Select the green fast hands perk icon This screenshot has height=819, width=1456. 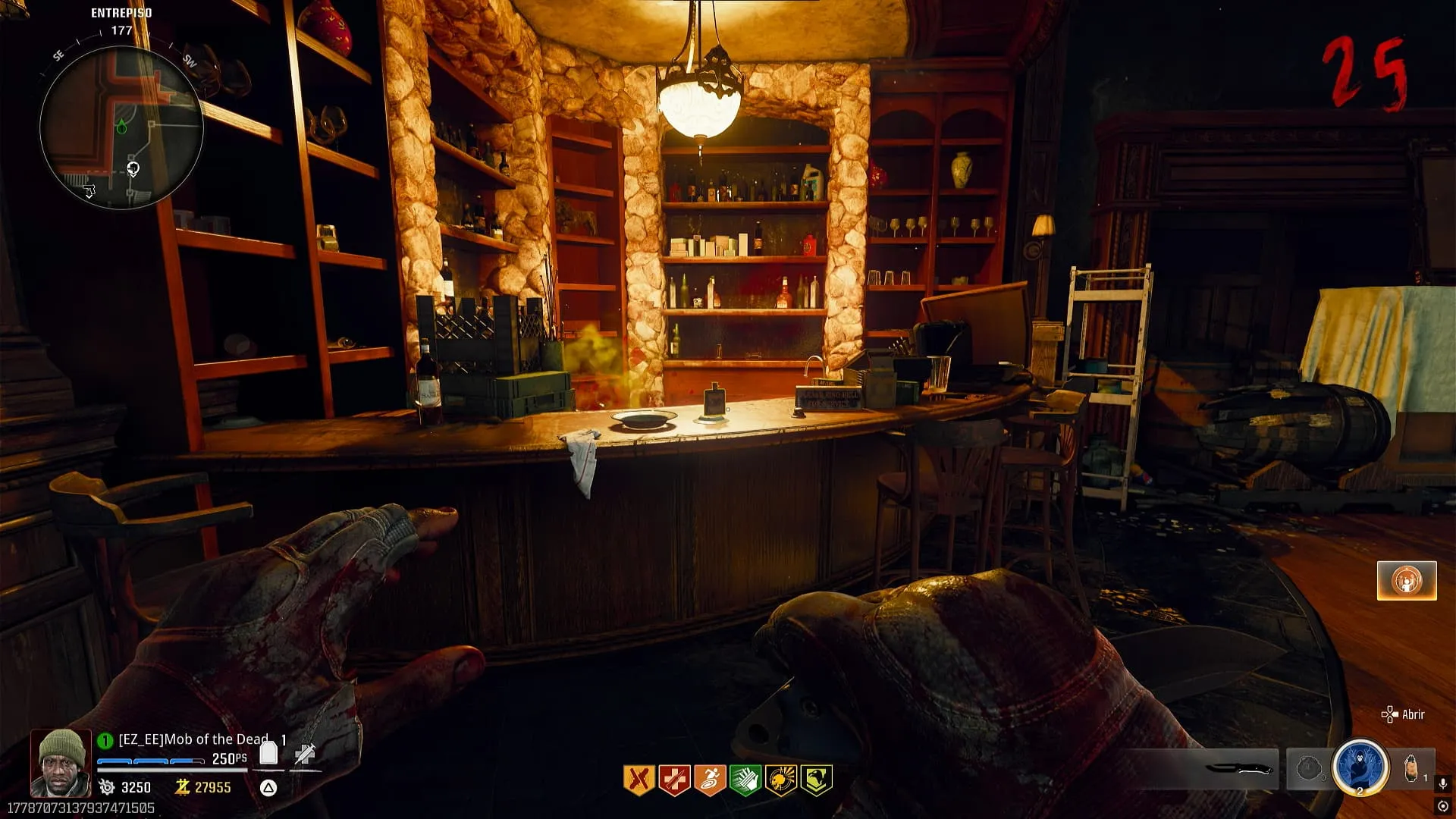coord(745,780)
